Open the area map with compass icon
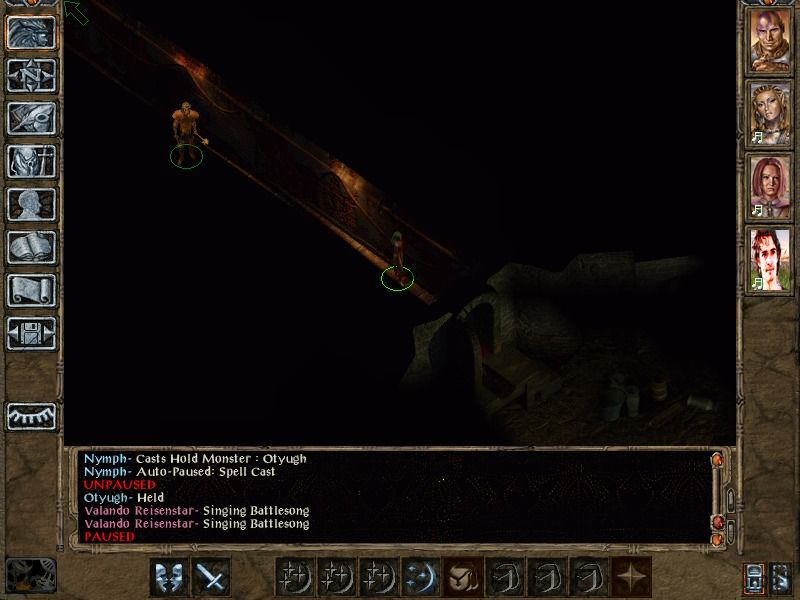The width and height of the screenshot is (800, 600). coord(31,75)
